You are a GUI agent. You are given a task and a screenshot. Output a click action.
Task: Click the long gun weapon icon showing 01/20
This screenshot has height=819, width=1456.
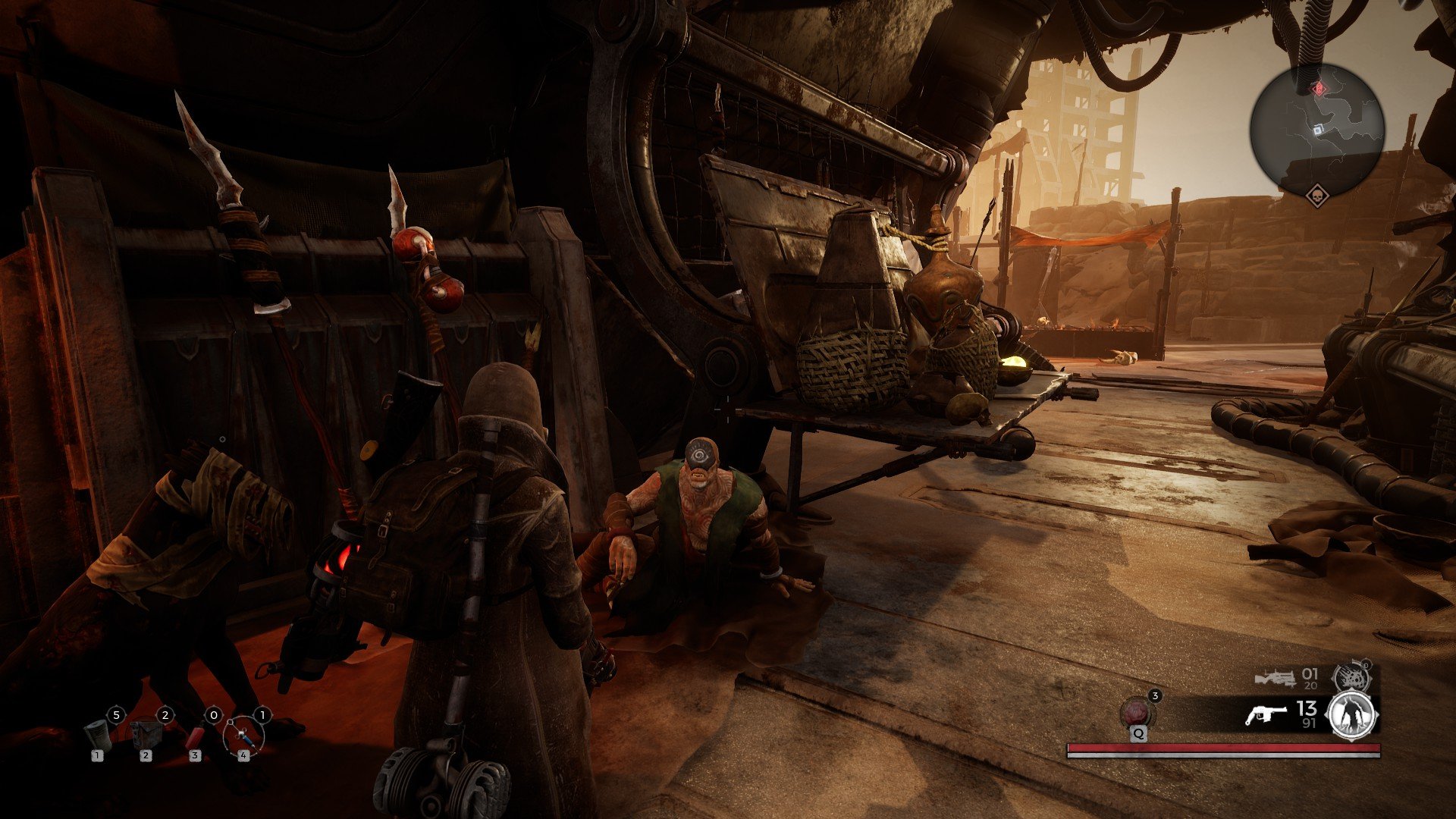point(1275,676)
